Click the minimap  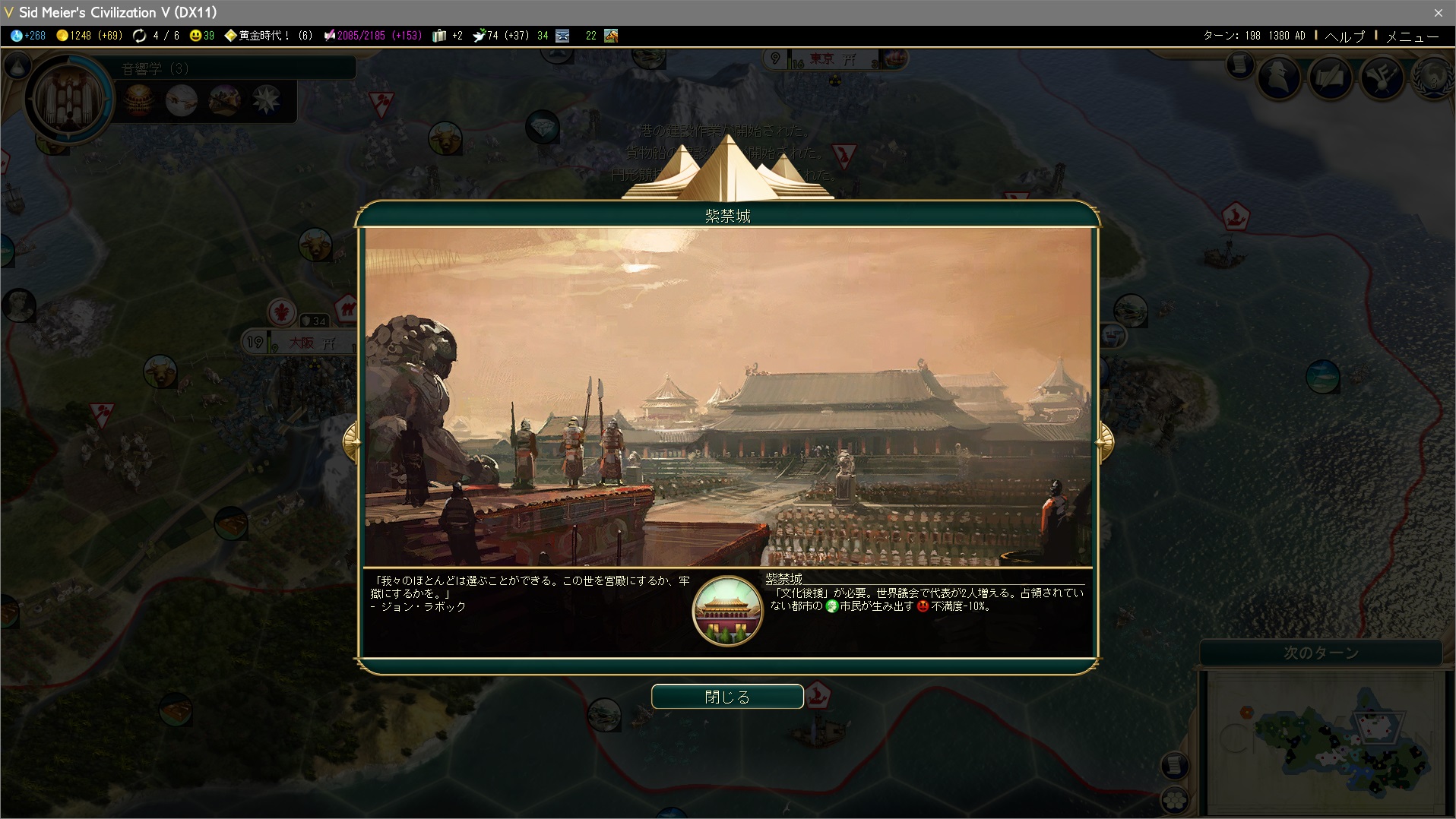pyautogui.click(x=1325, y=742)
